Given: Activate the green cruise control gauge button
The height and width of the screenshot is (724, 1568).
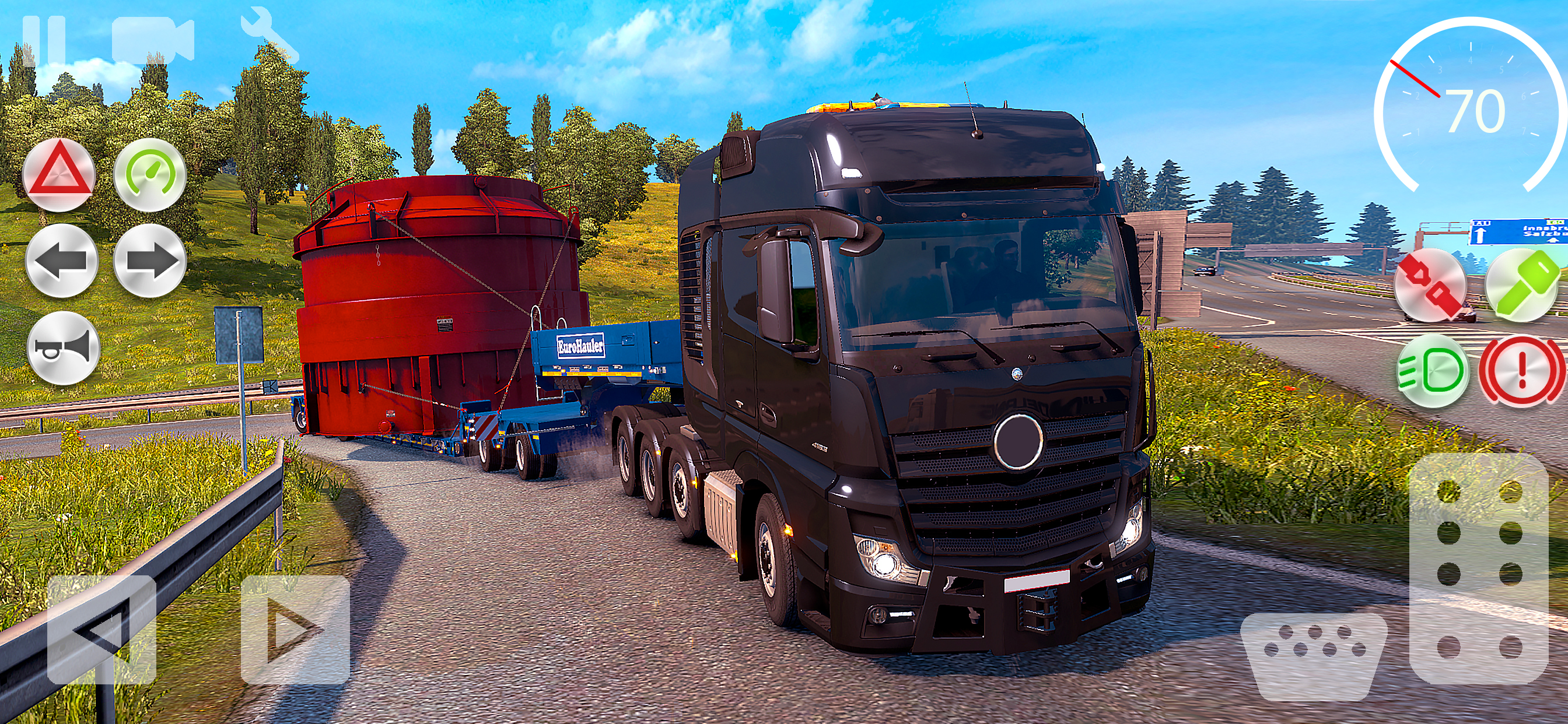Looking at the screenshot, I should coord(150,175).
